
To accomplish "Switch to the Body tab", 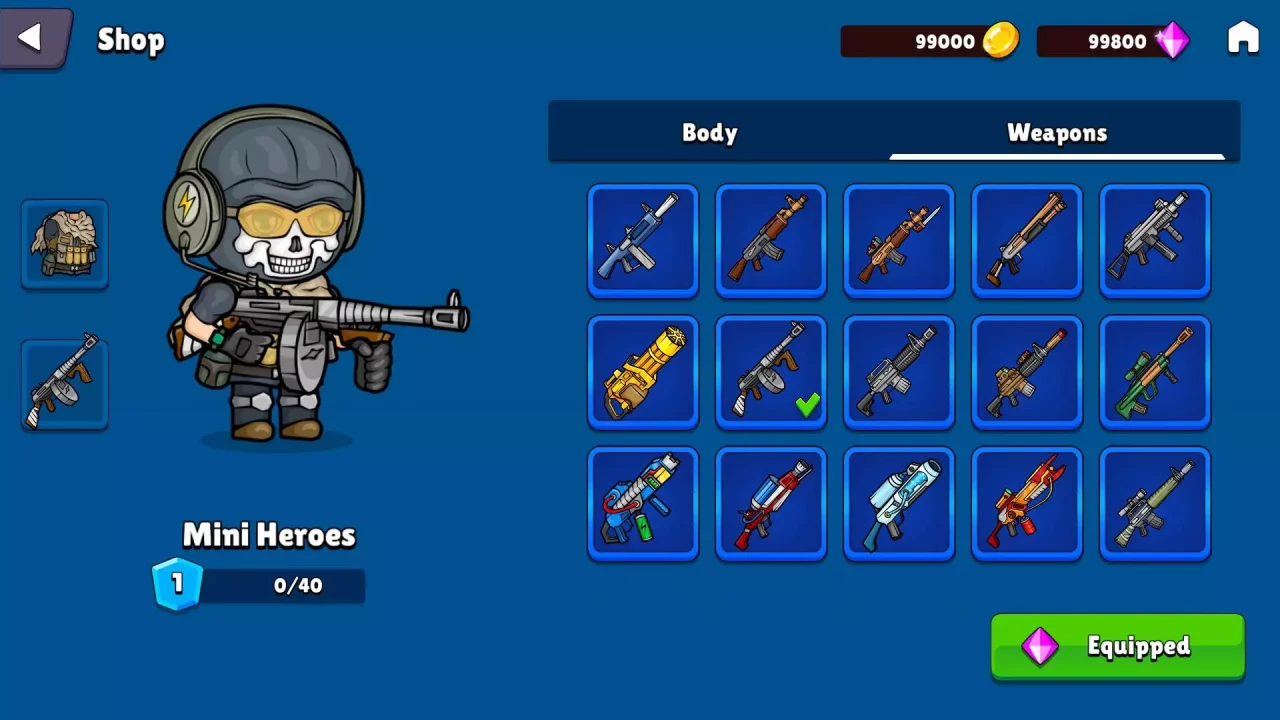I will point(709,132).
